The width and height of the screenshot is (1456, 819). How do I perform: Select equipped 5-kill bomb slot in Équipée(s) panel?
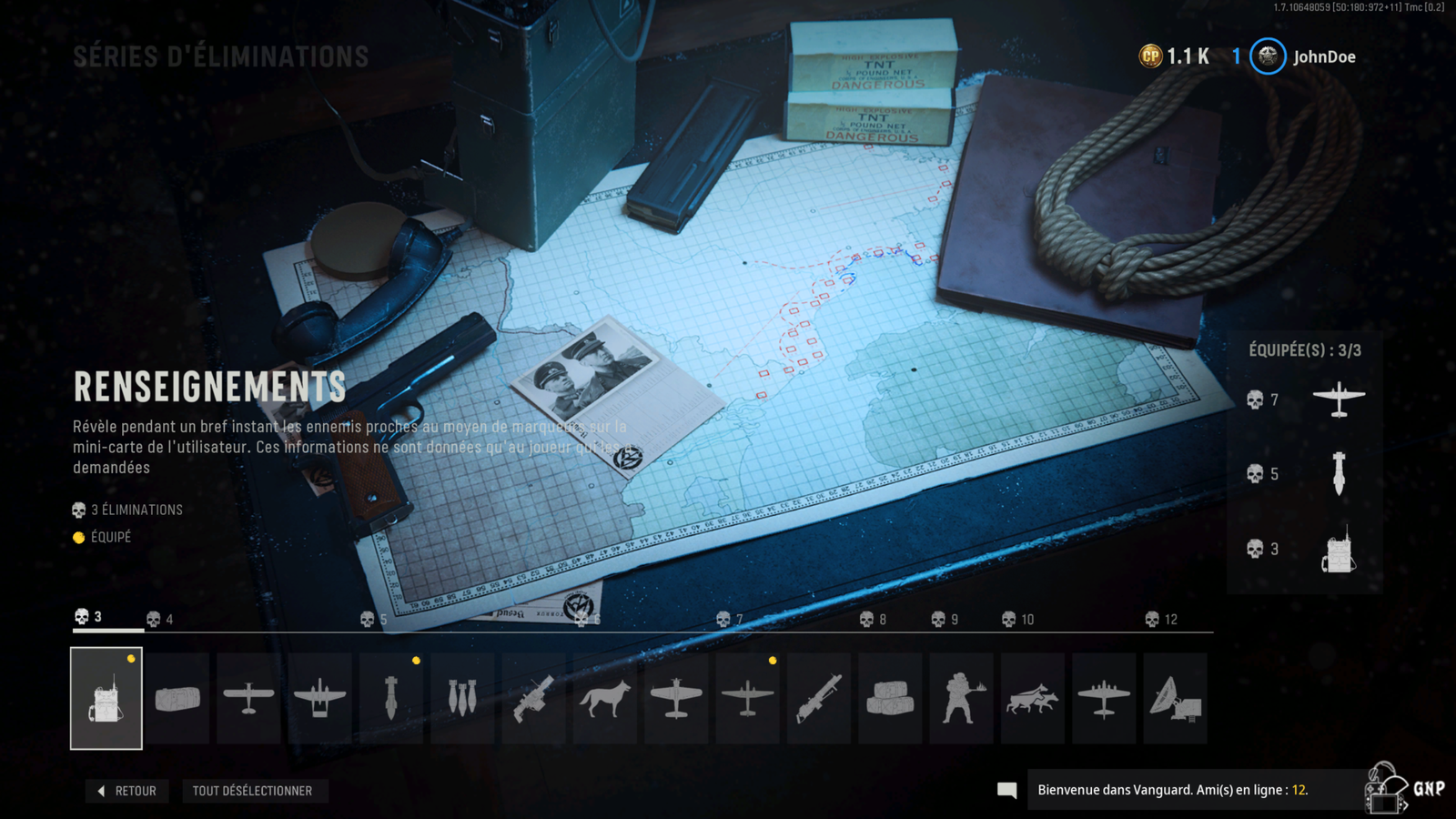tap(1339, 473)
